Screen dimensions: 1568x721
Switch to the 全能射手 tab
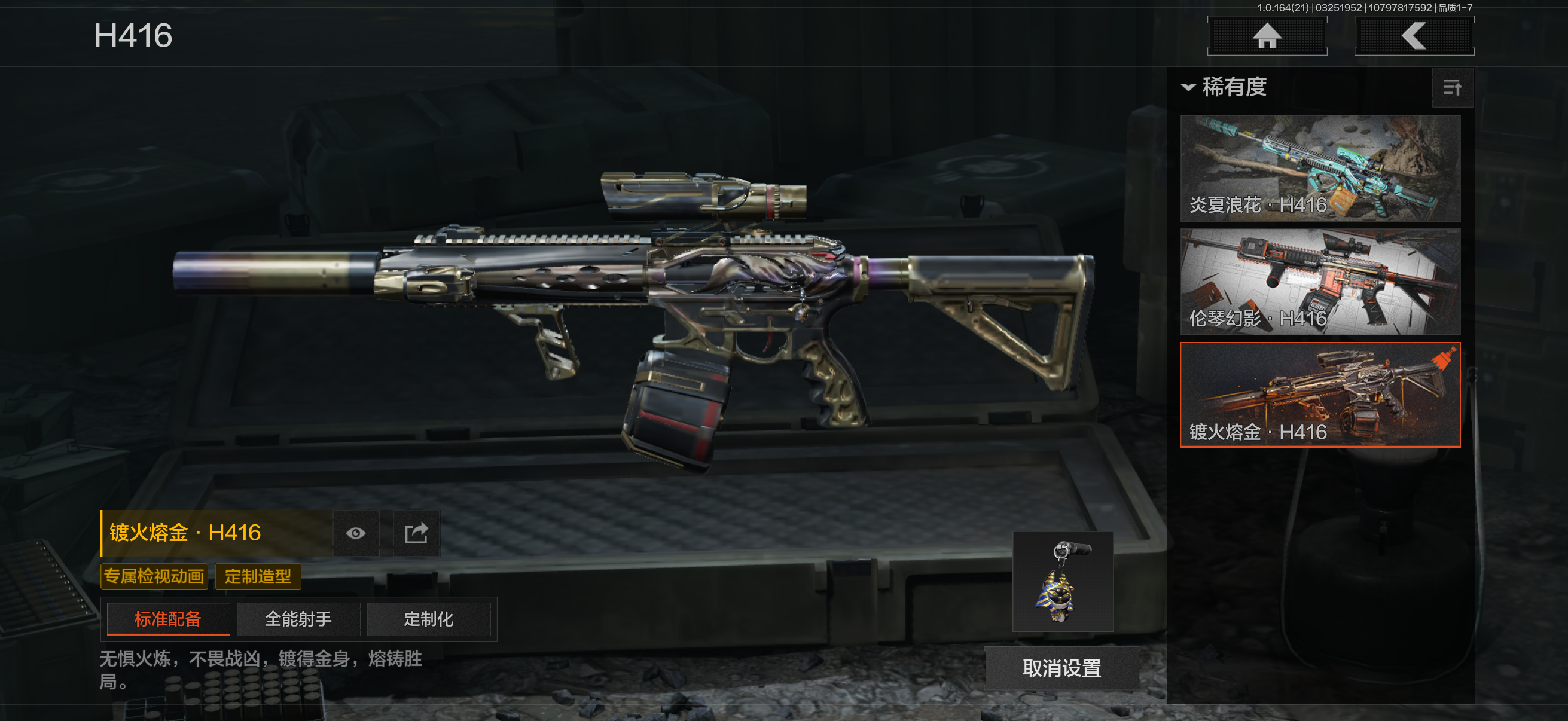[298, 619]
